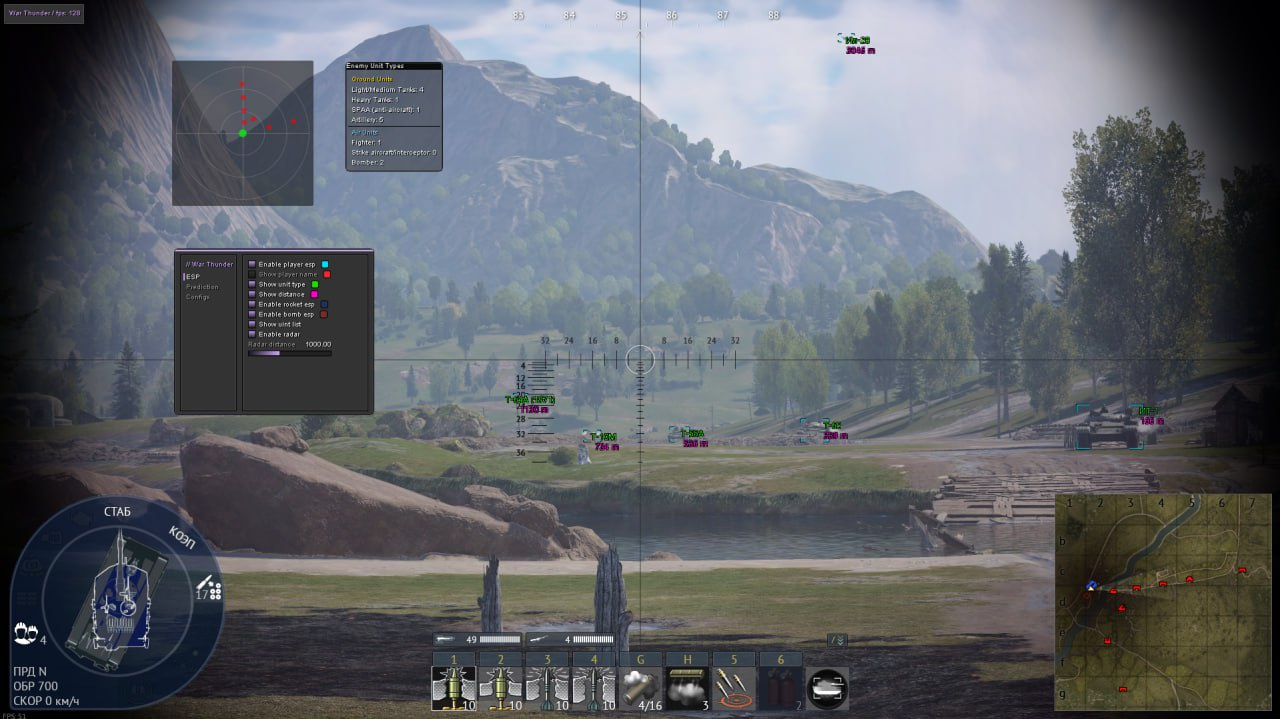Toggle the Enable player esp checkbox

(252, 264)
